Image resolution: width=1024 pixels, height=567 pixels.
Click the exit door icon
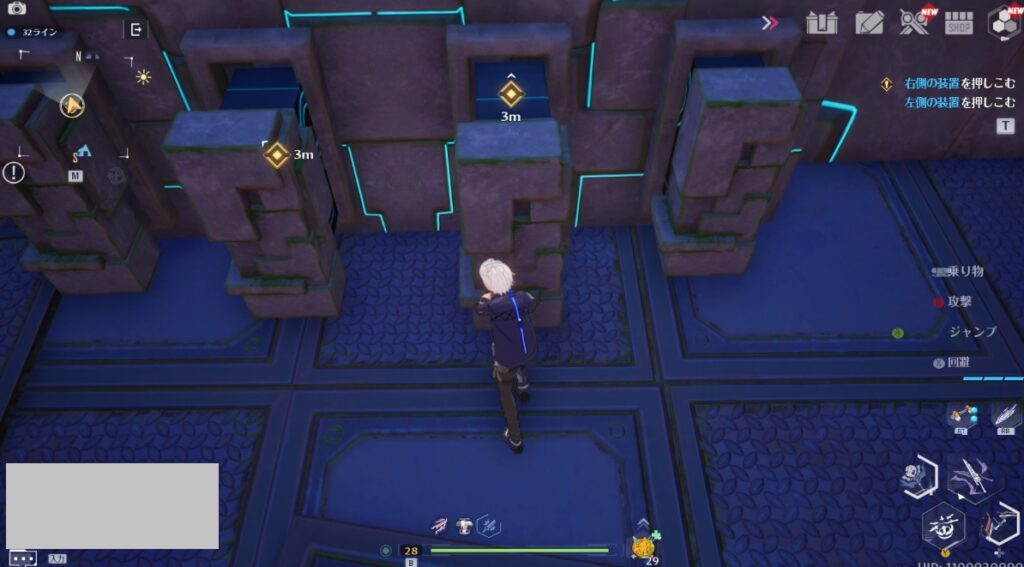click(136, 30)
